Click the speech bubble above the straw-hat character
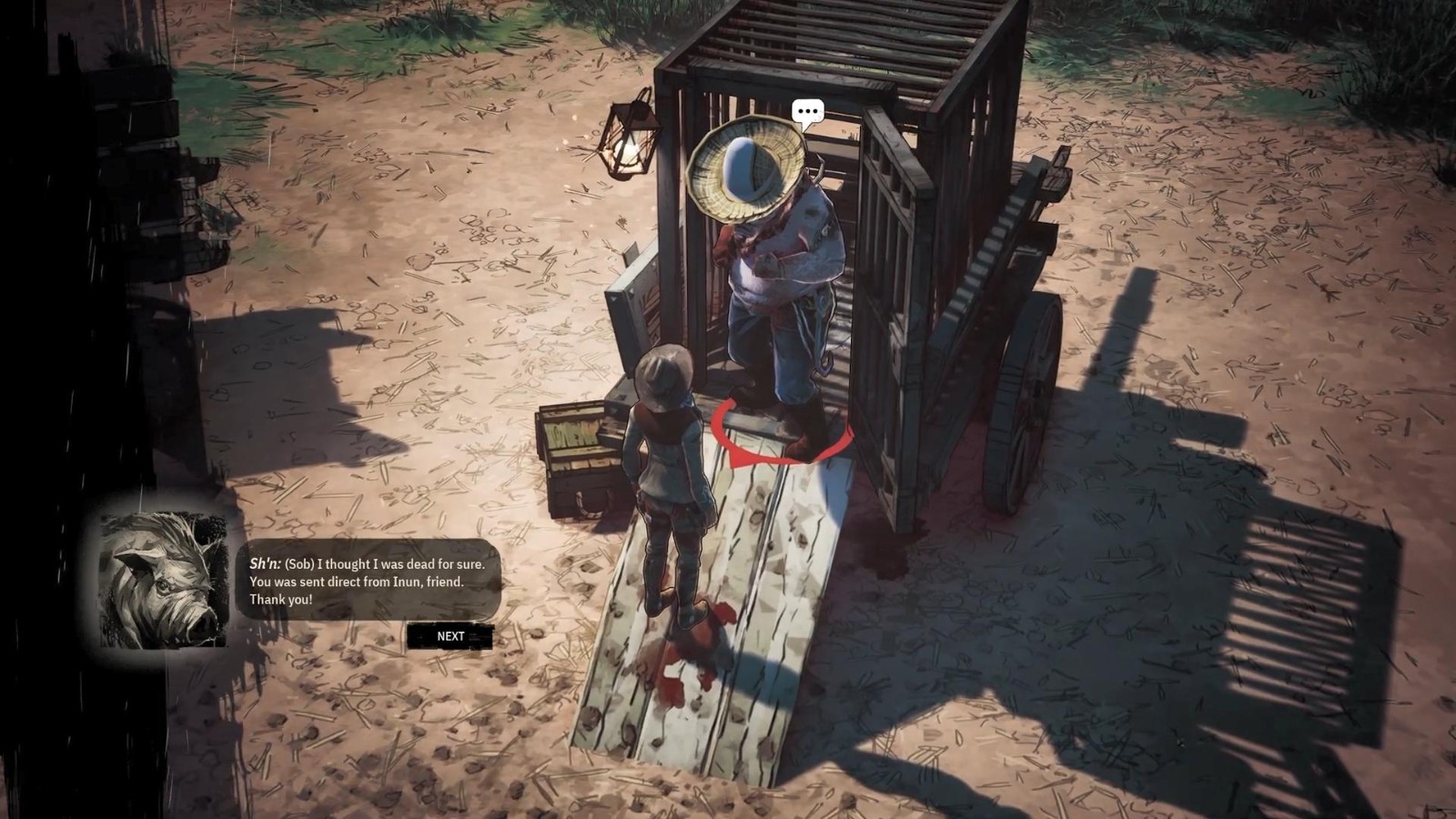This screenshot has height=819, width=1456. (807, 113)
